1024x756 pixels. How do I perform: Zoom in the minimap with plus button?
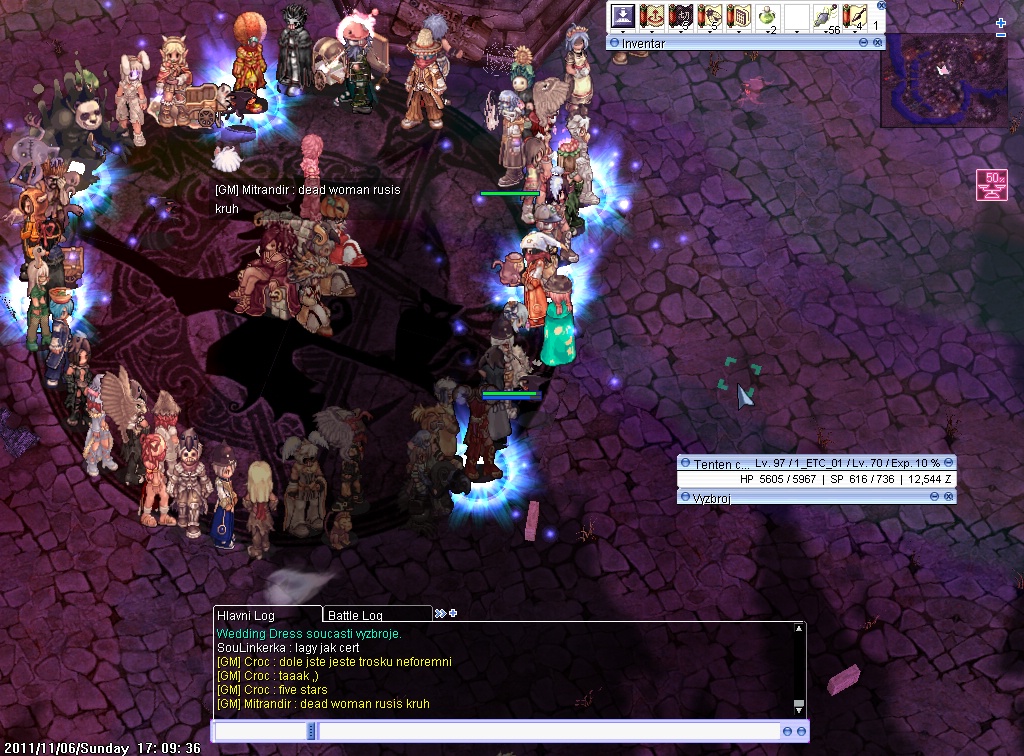1001,23
